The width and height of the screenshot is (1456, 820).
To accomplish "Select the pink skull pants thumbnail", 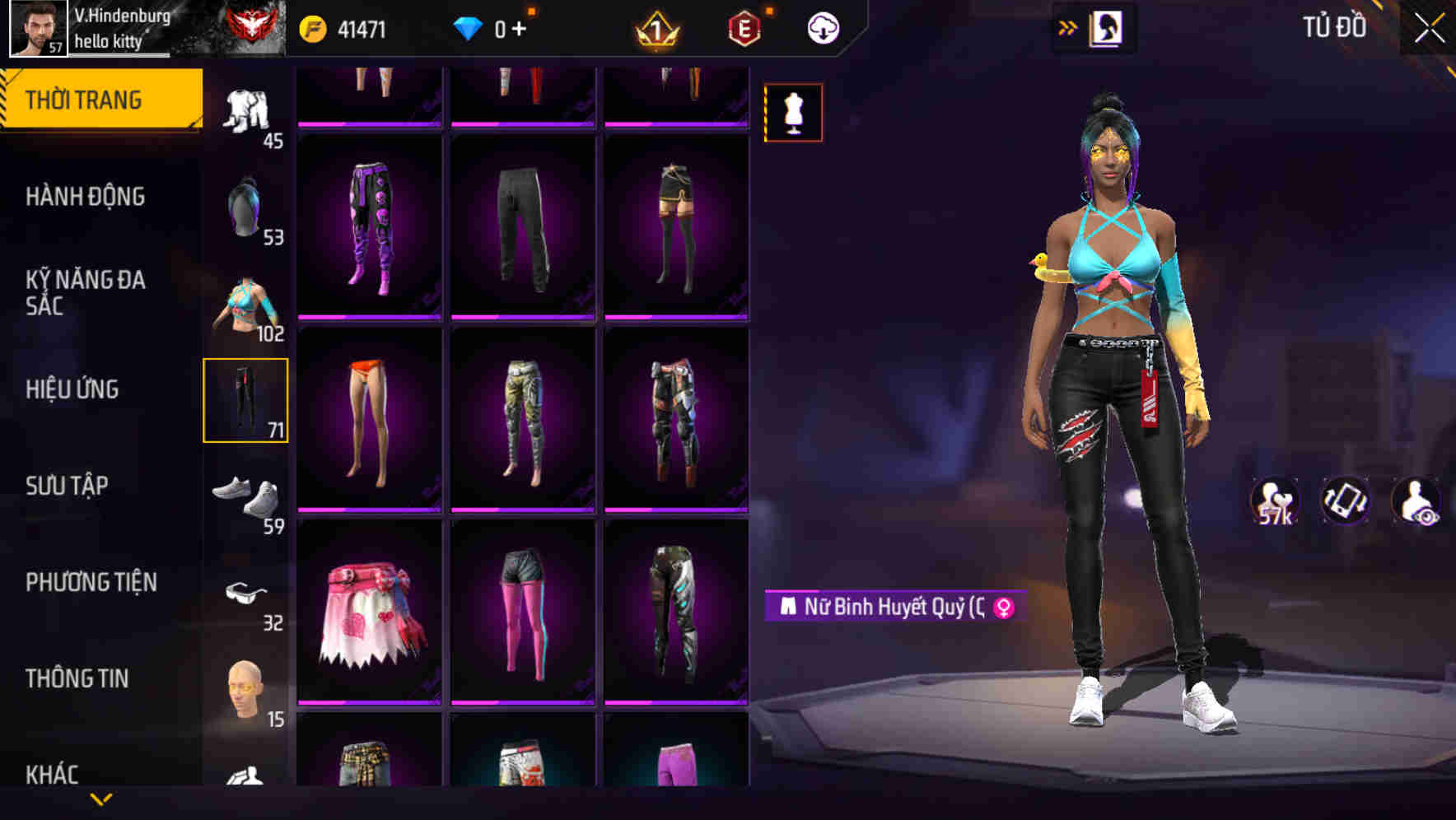I will coord(370,228).
